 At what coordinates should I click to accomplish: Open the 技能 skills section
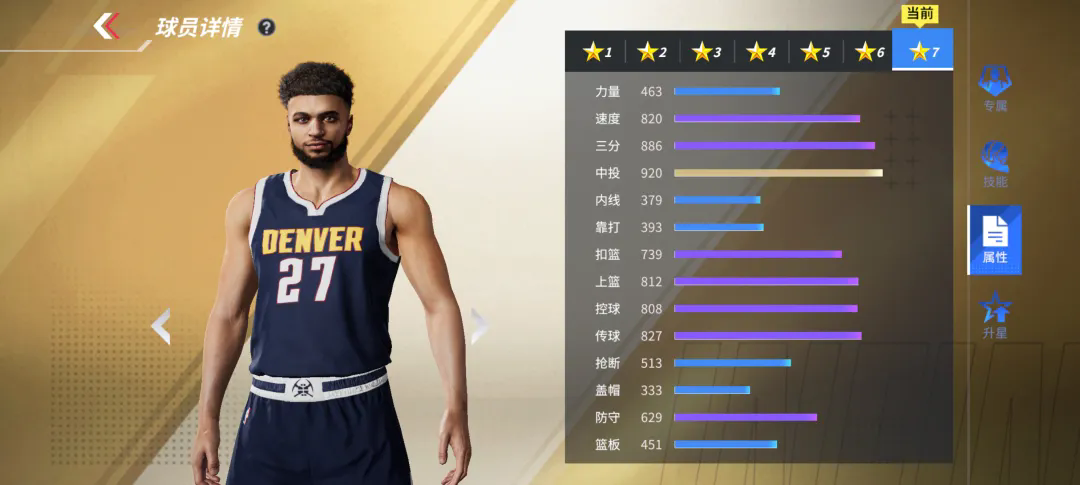pyautogui.click(x=994, y=165)
